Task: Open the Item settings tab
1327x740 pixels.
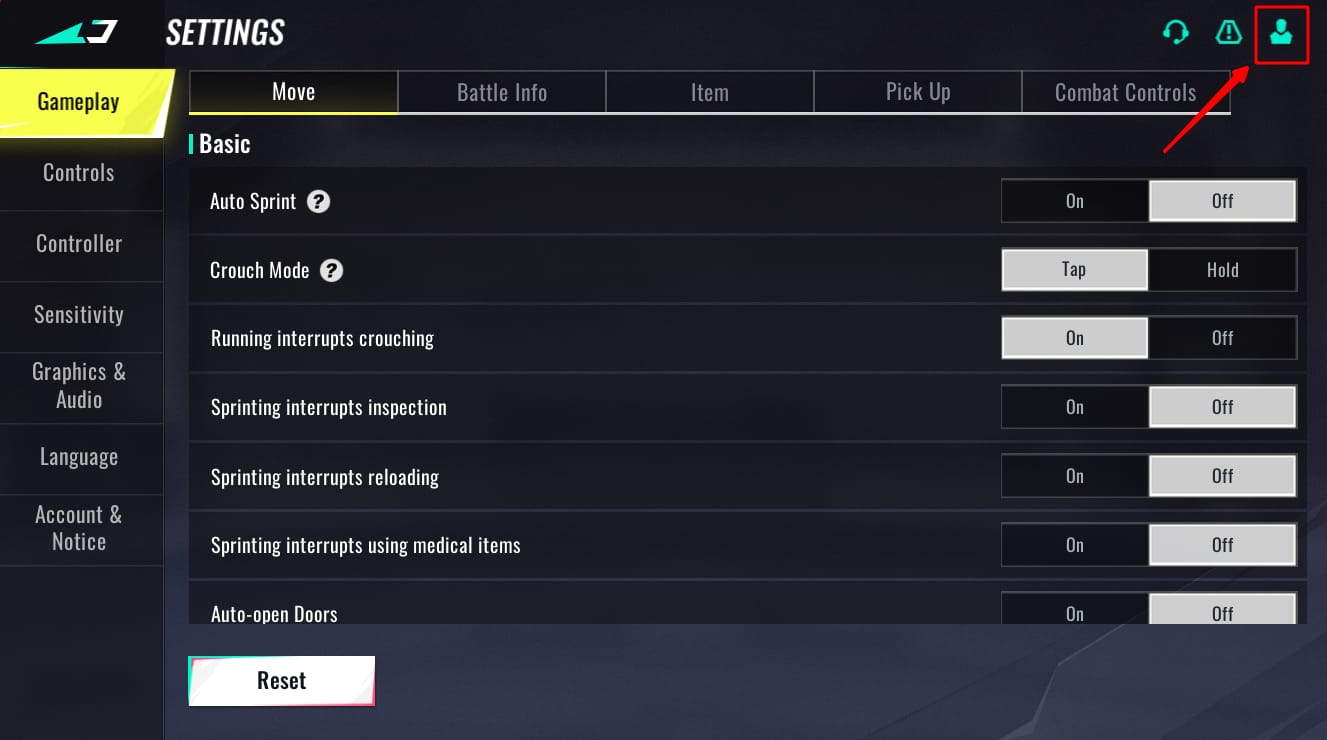Action: click(x=709, y=91)
